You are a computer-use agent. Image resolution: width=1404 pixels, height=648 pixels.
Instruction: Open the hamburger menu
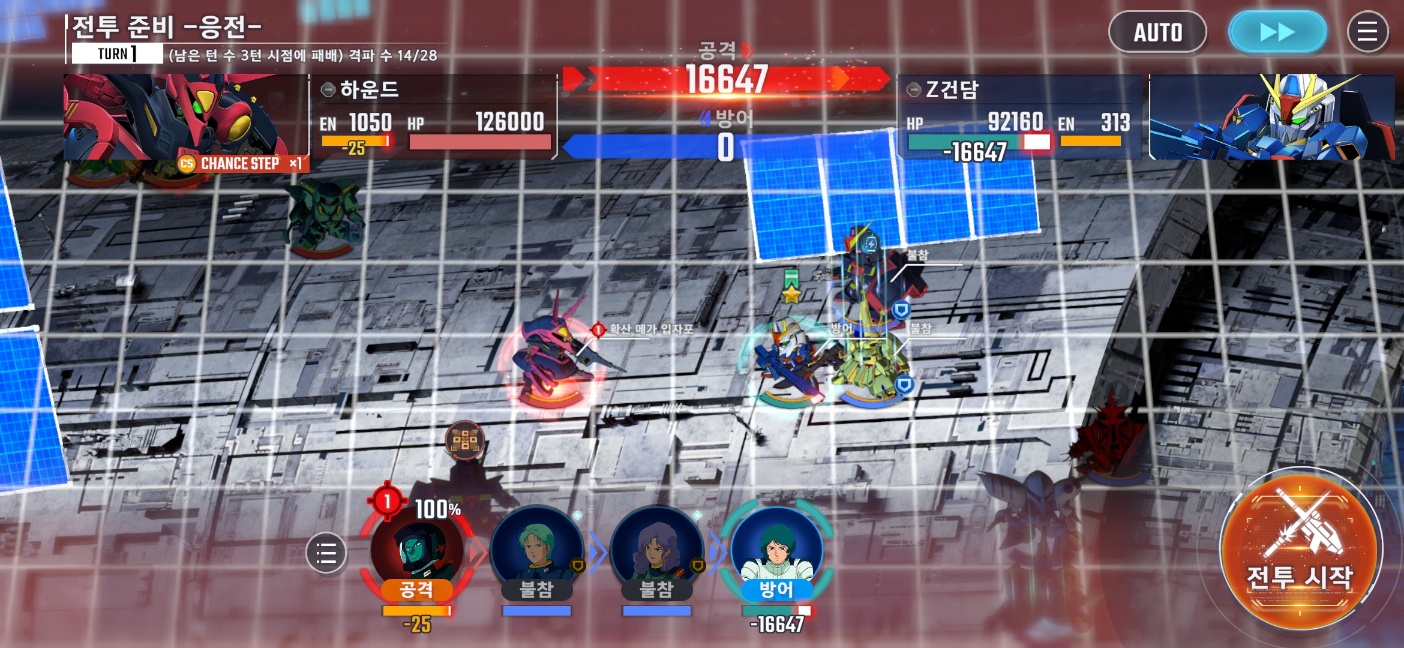point(1367,32)
